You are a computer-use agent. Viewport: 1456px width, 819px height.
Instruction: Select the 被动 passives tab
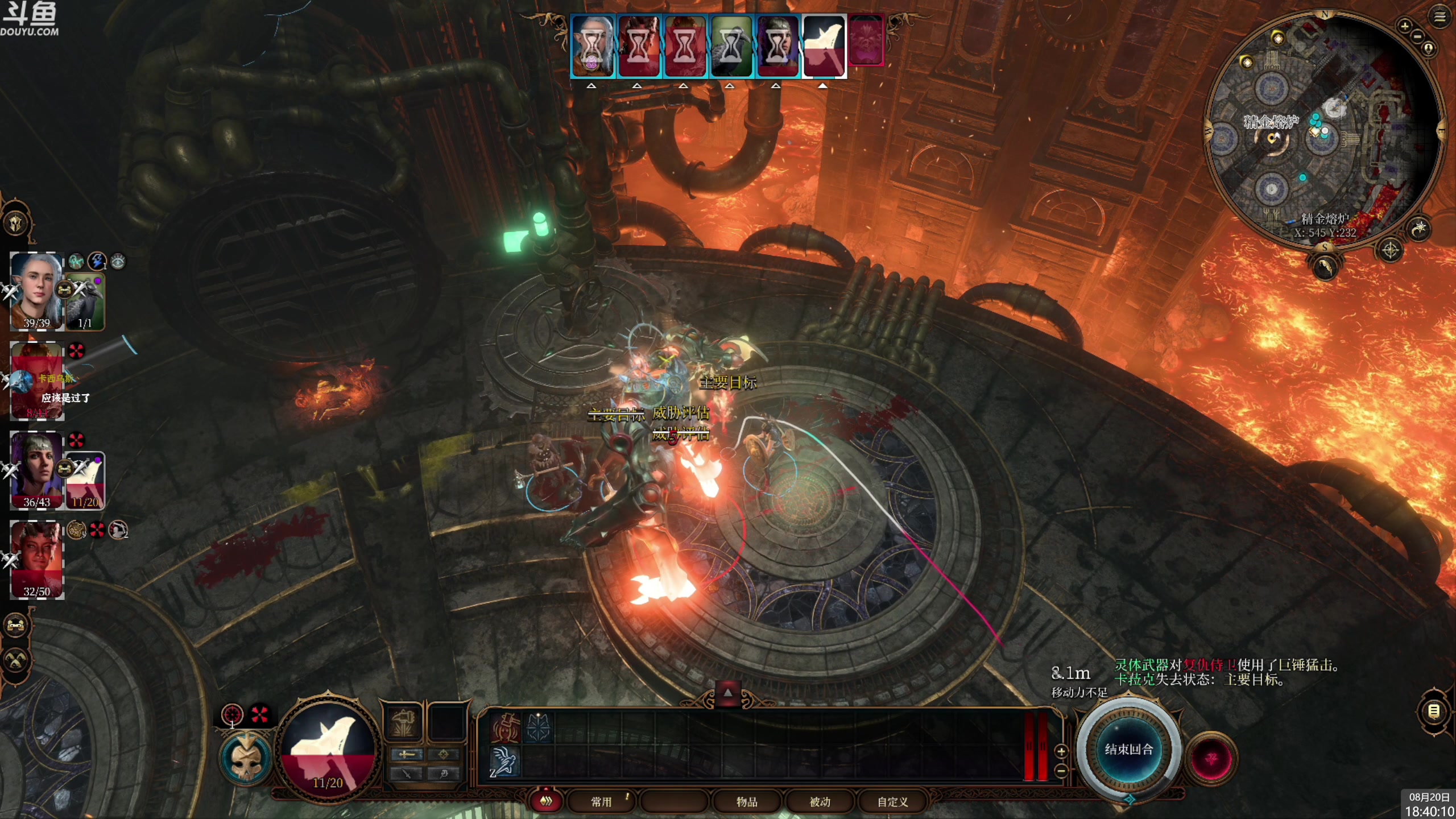coord(820,802)
